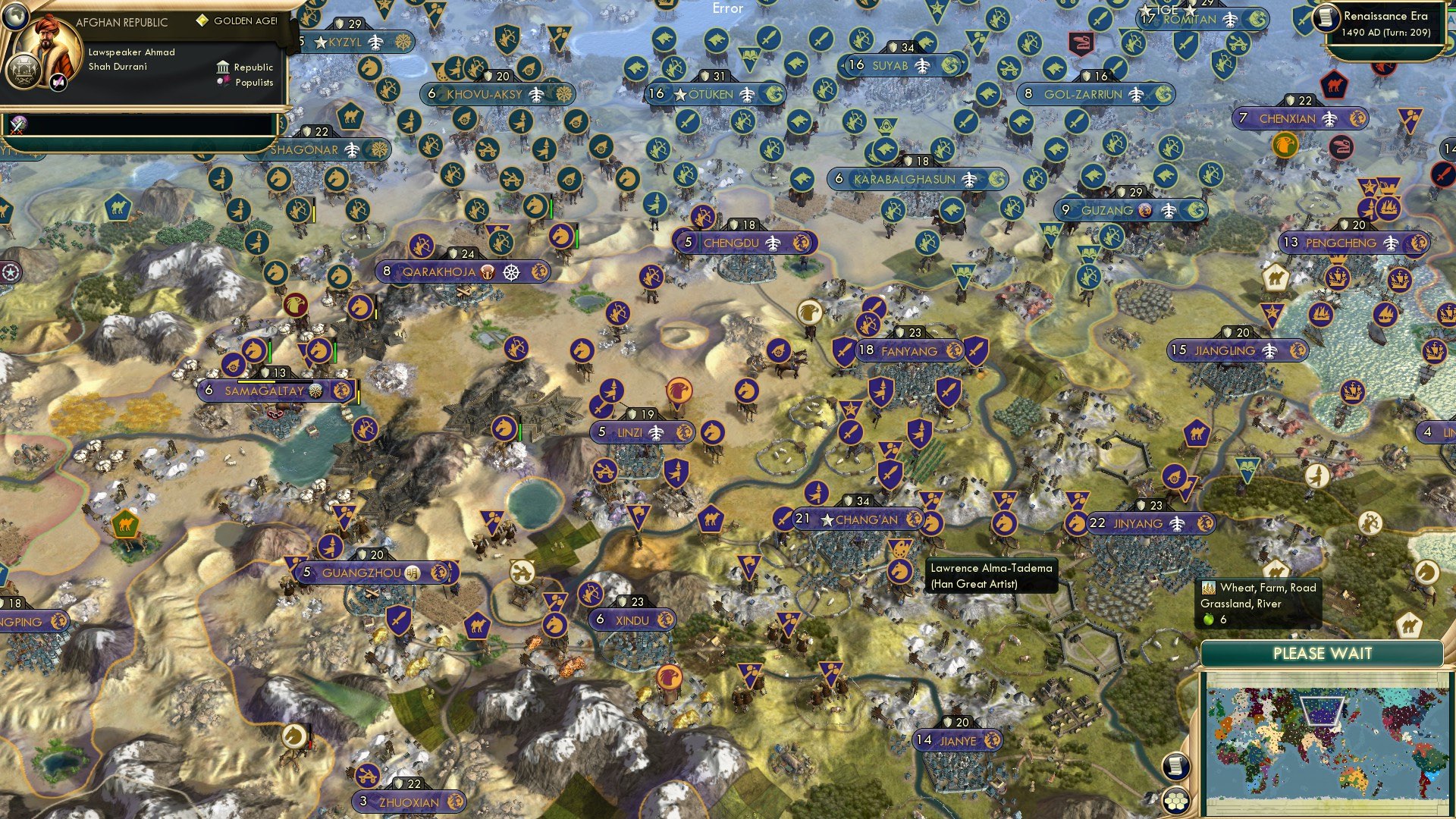Click the Republic government icon
1456x819 pixels.
(222, 67)
